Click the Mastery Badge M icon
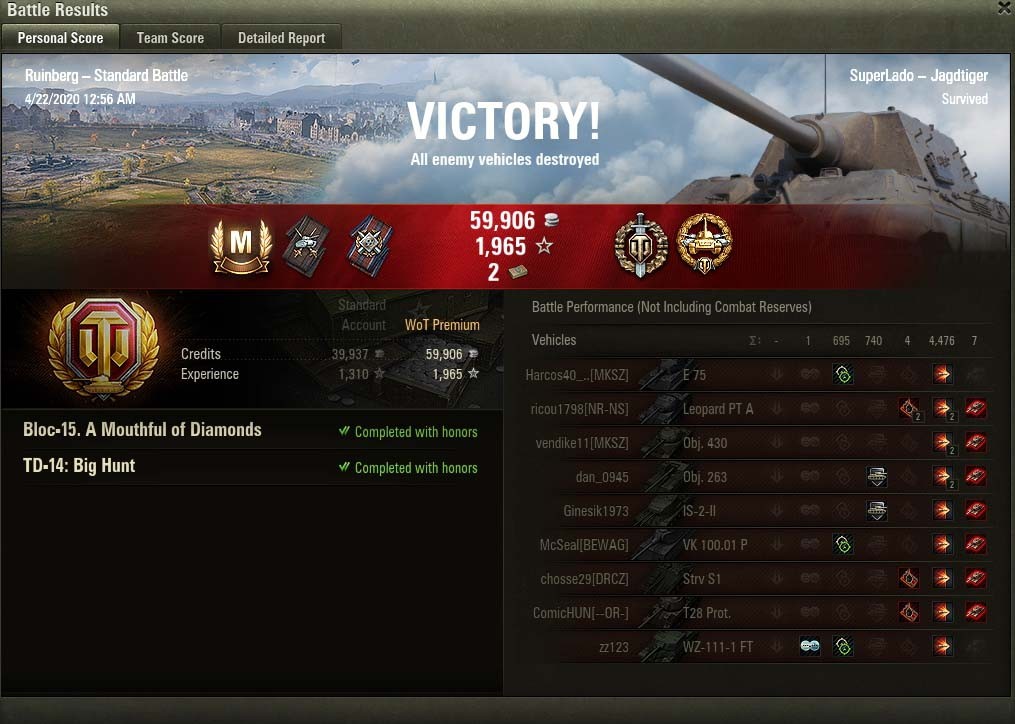The width and height of the screenshot is (1015, 724). coord(241,246)
